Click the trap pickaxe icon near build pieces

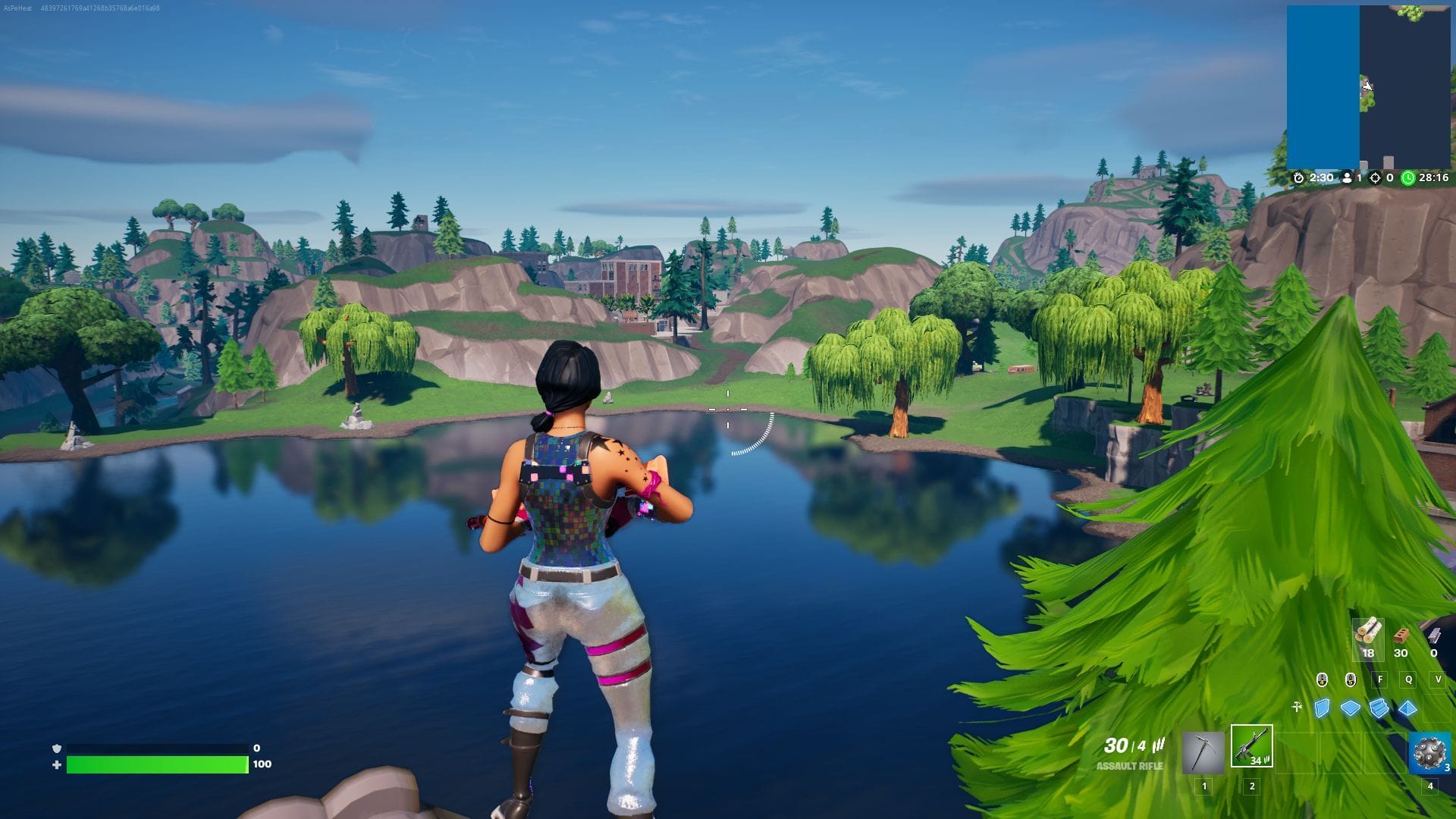tap(1298, 706)
